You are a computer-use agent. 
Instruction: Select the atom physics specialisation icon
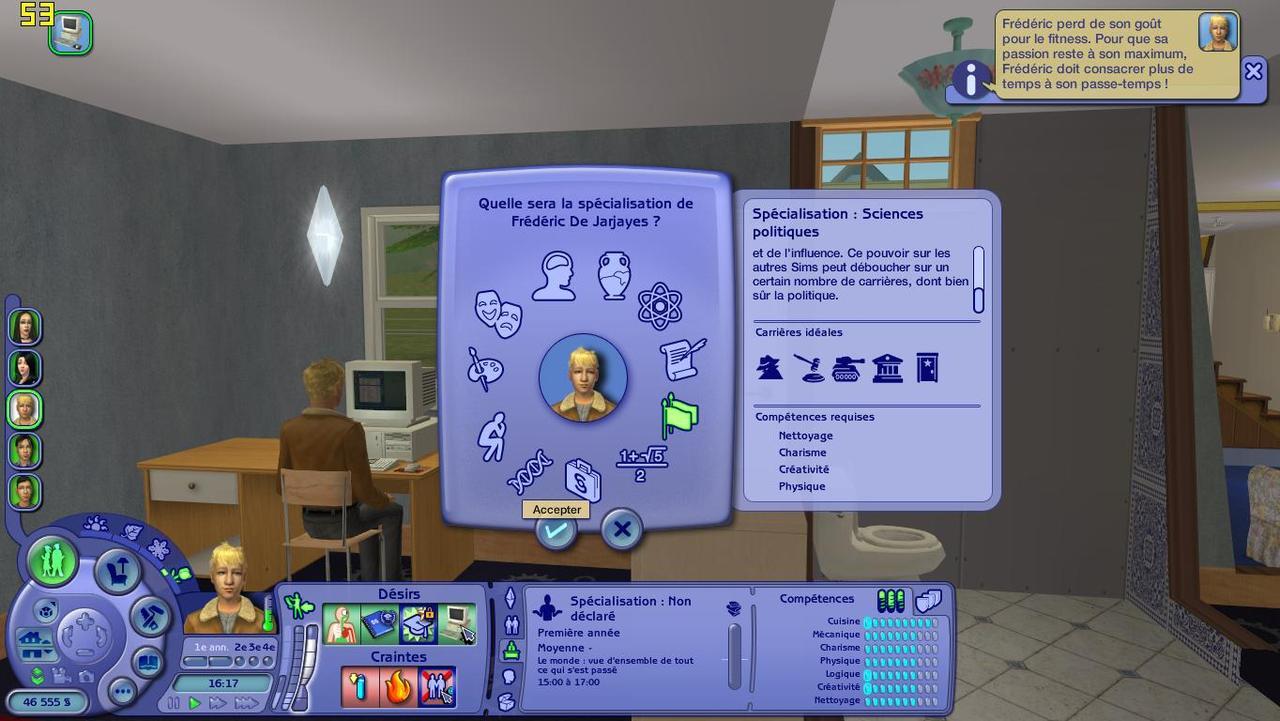click(x=659, y=305)
